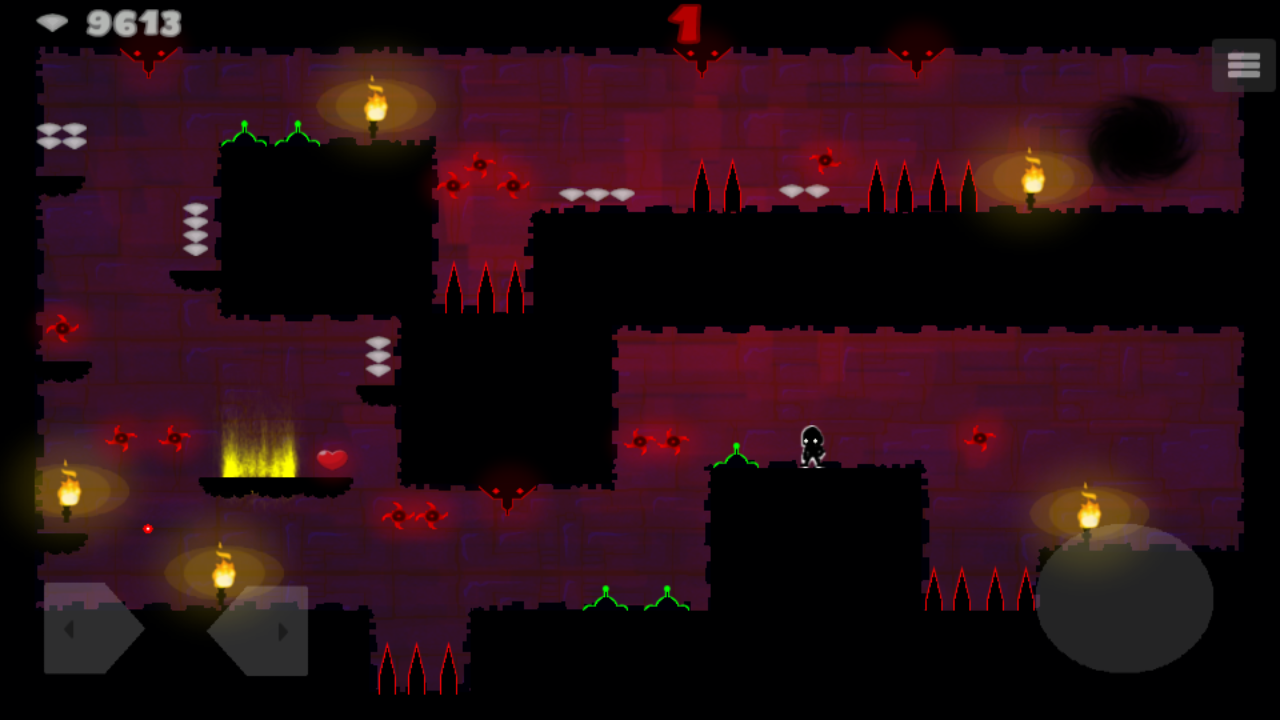Click the small red glowing dot below the flame geyser

148,527
